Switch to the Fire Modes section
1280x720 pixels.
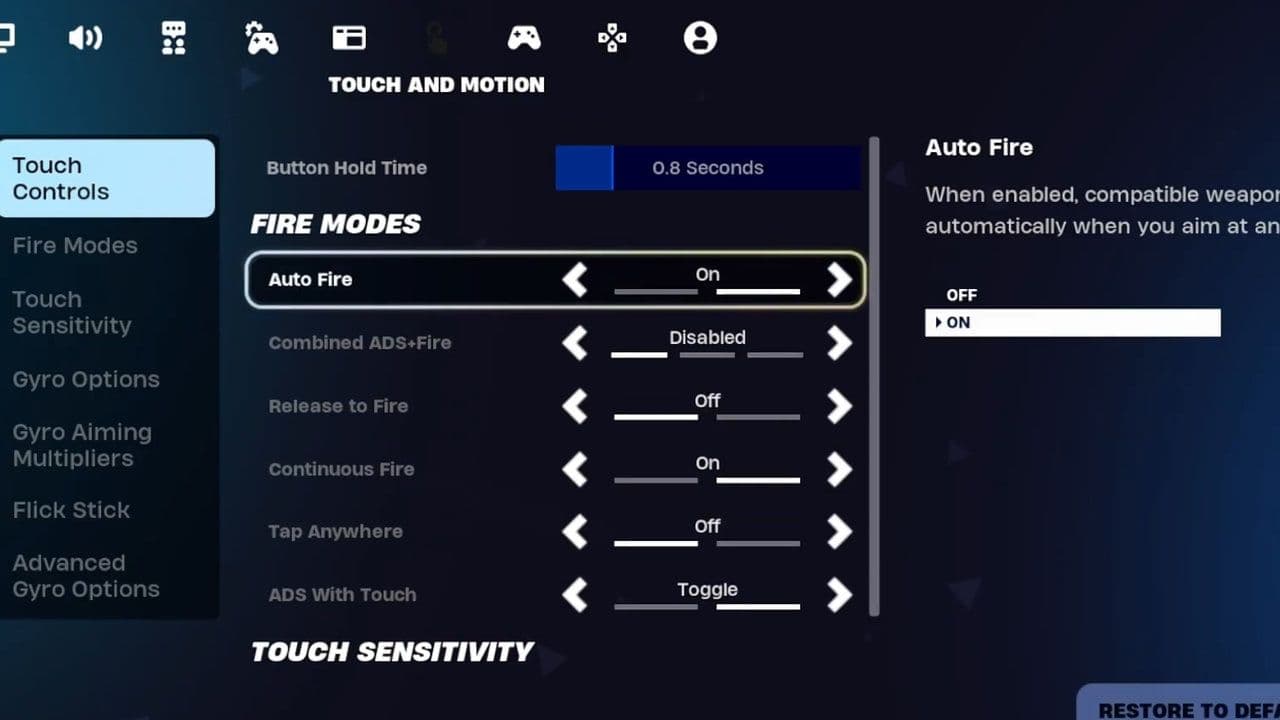tap(76, 245)
